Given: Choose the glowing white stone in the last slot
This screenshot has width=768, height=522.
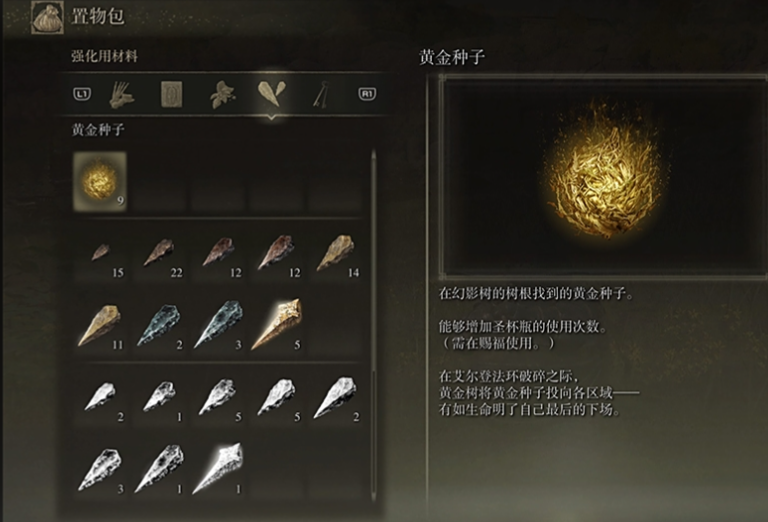Looking at the screenshot, I should point(217,469).
